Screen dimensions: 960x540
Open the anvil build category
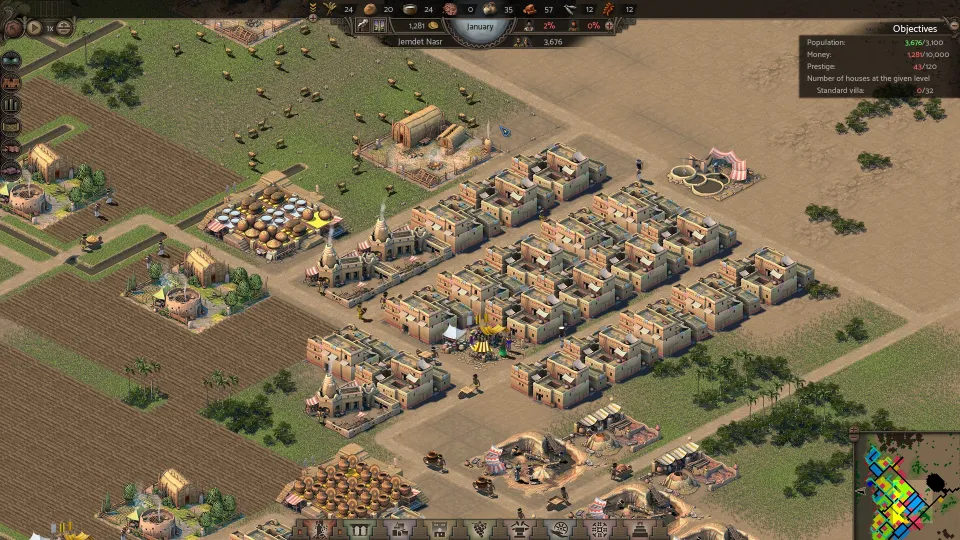click(518, 528)
